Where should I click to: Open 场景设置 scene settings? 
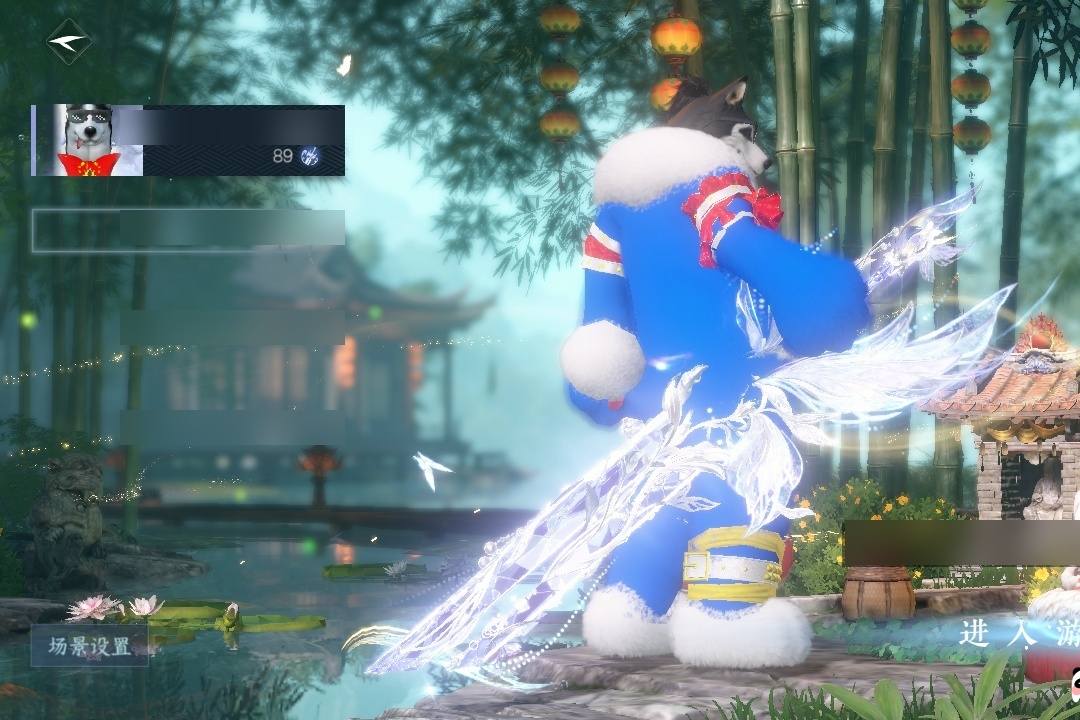pyautogui.click(x=90, y=646)
